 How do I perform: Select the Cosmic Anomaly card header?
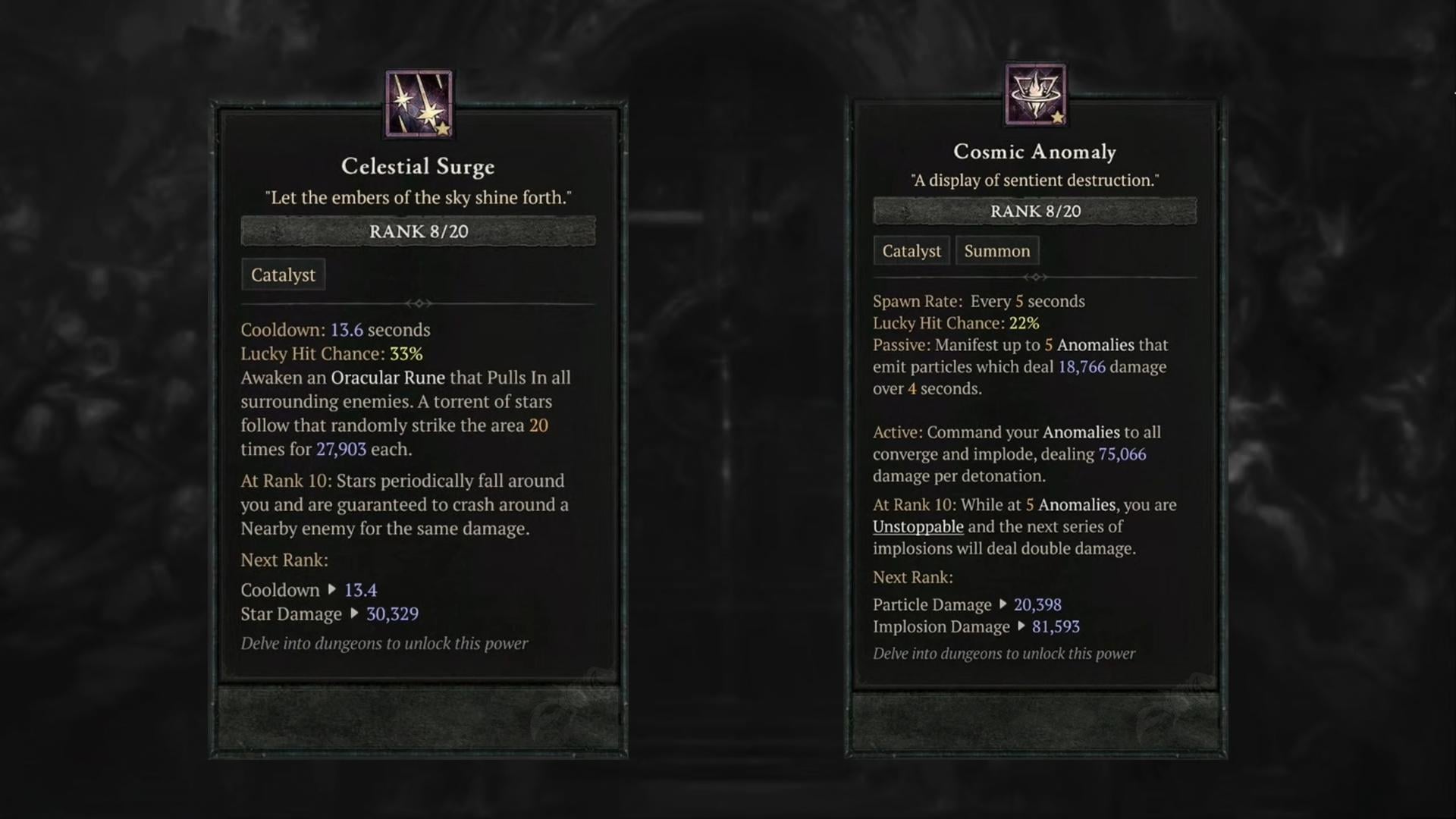(x=1036, y=151)
